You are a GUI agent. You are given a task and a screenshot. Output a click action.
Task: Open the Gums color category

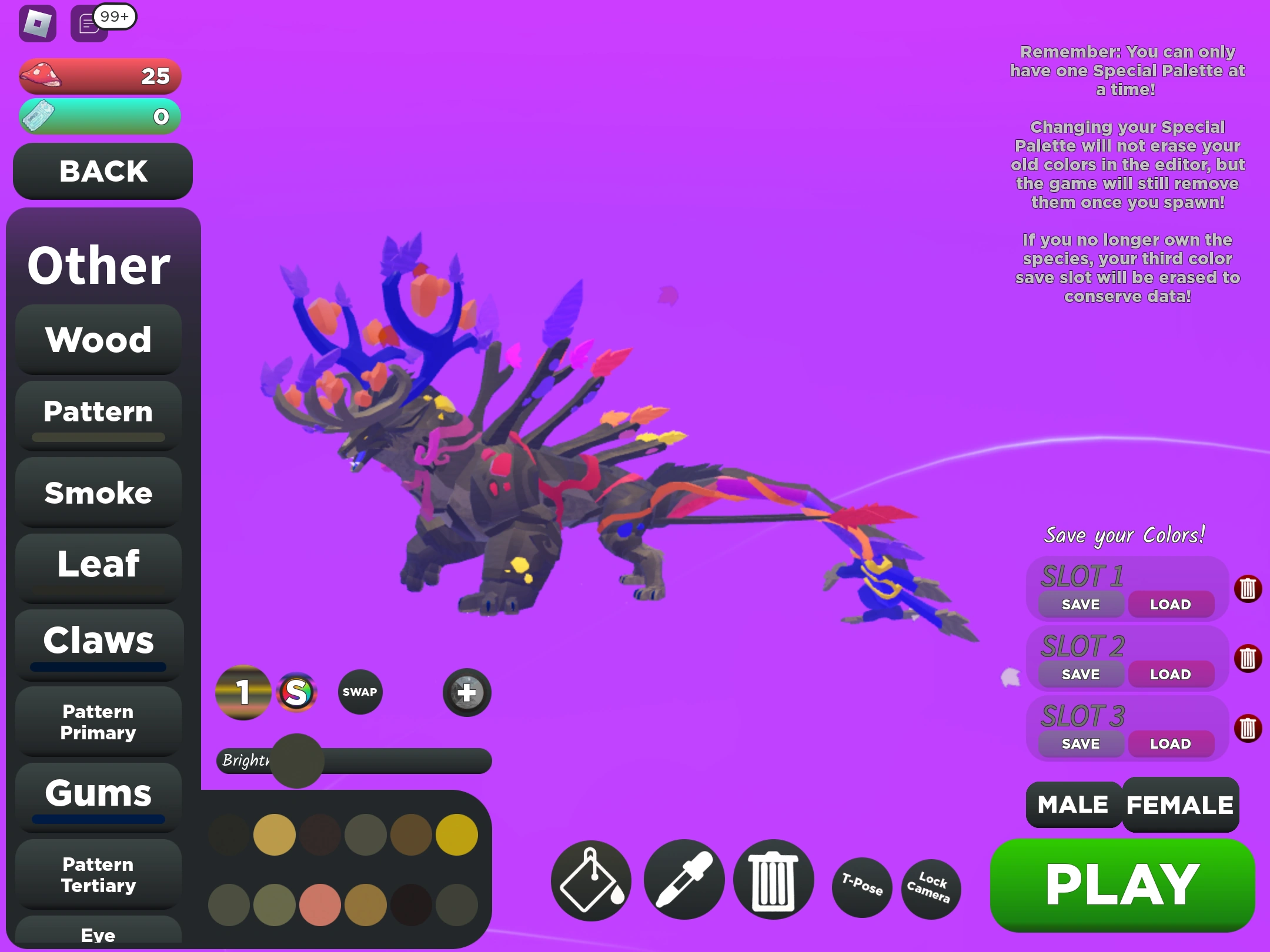[98, 794]
